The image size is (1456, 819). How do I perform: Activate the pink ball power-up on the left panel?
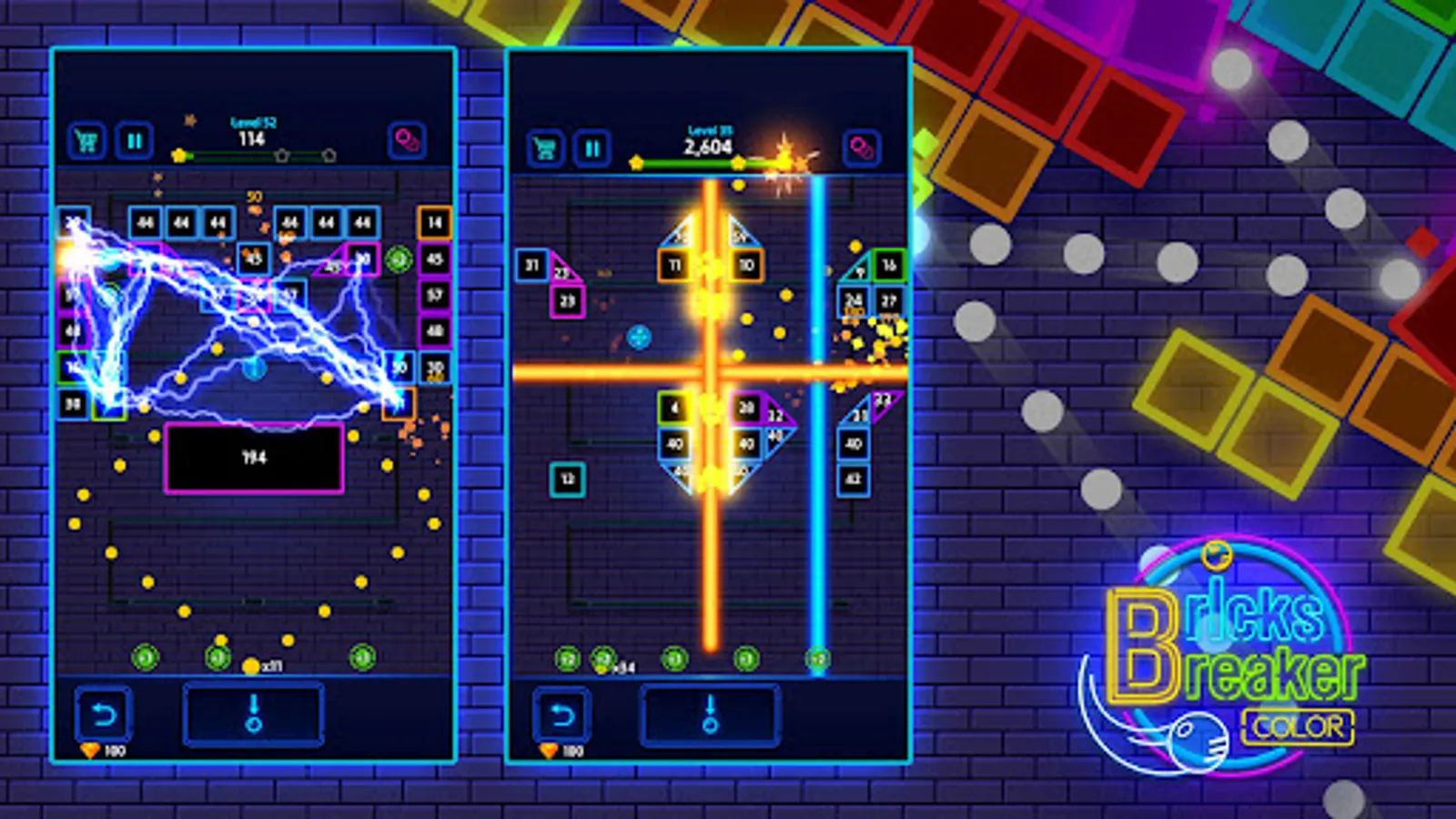point(408,141)
